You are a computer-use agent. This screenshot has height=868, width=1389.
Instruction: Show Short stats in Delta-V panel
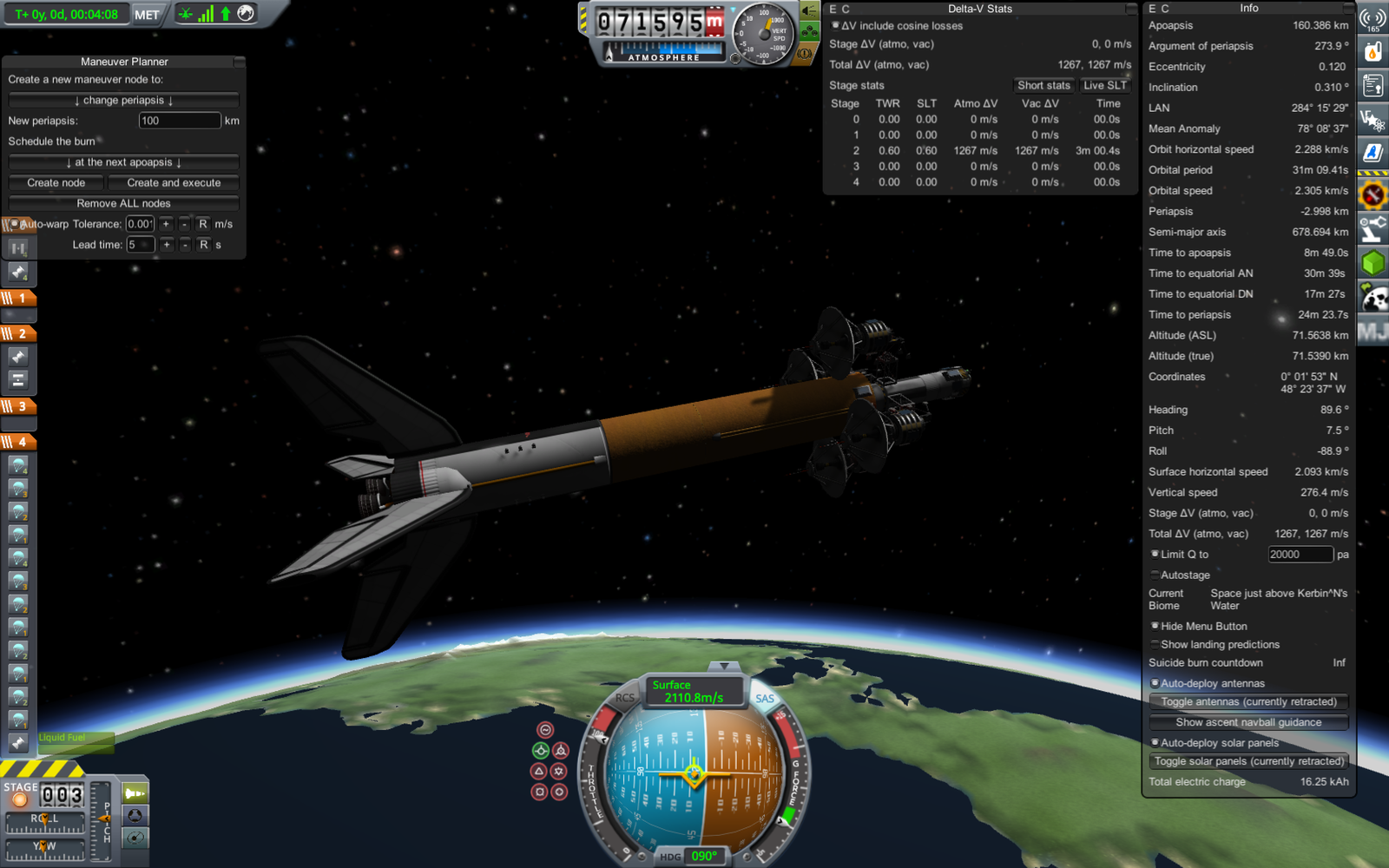1043,85
